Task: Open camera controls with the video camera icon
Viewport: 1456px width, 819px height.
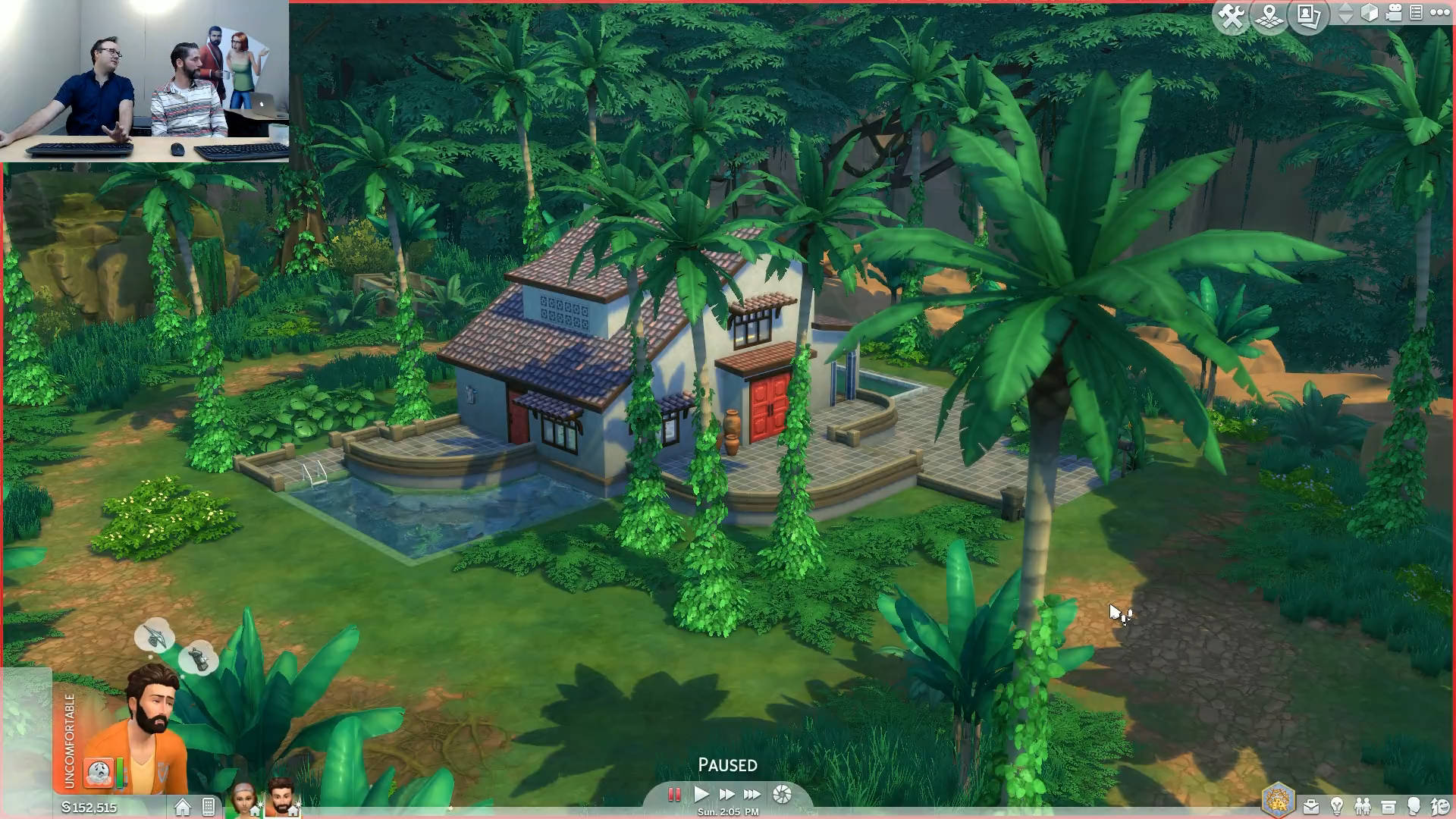Action: tap(1394, 13)
